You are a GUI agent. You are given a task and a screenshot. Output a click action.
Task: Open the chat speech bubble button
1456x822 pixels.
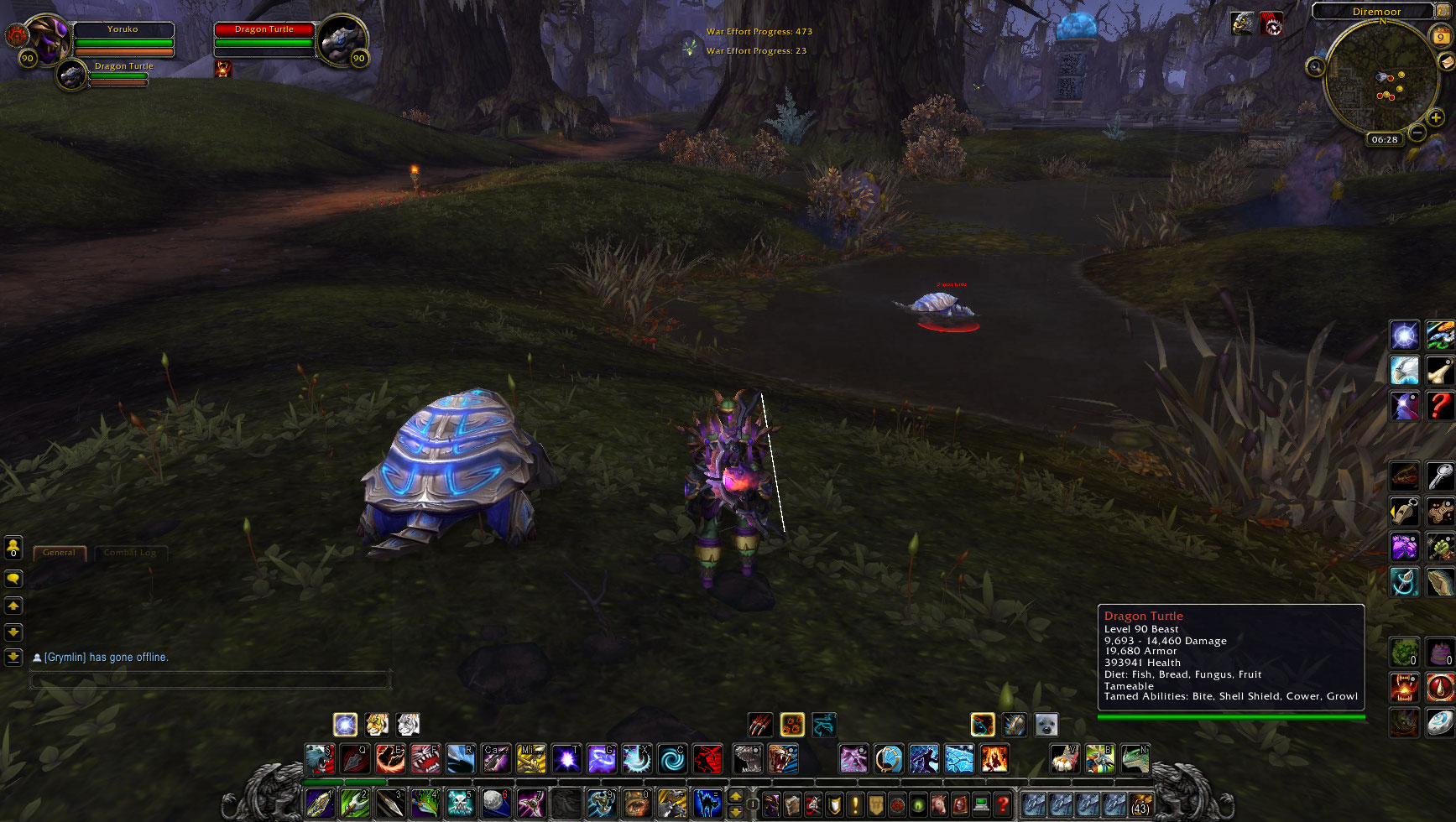click(x=13, y=579)
